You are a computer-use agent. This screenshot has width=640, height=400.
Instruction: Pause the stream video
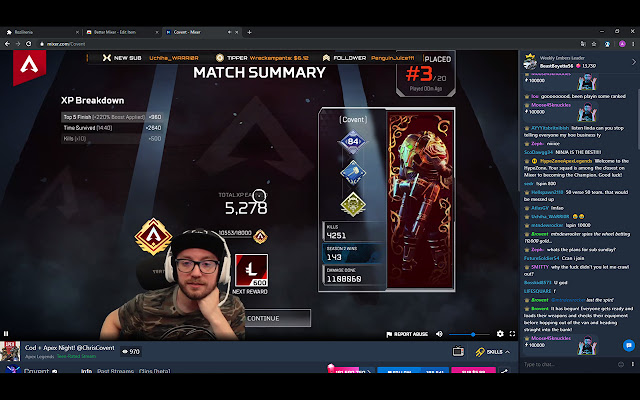6,334
